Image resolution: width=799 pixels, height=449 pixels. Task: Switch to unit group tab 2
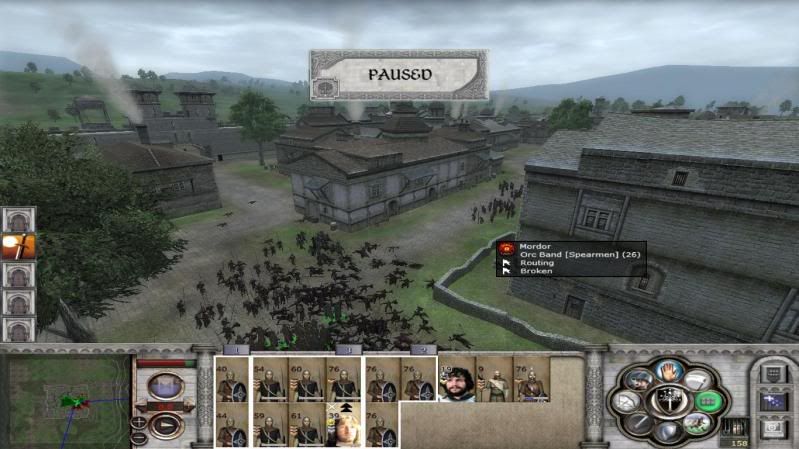(x=423, y=350)
